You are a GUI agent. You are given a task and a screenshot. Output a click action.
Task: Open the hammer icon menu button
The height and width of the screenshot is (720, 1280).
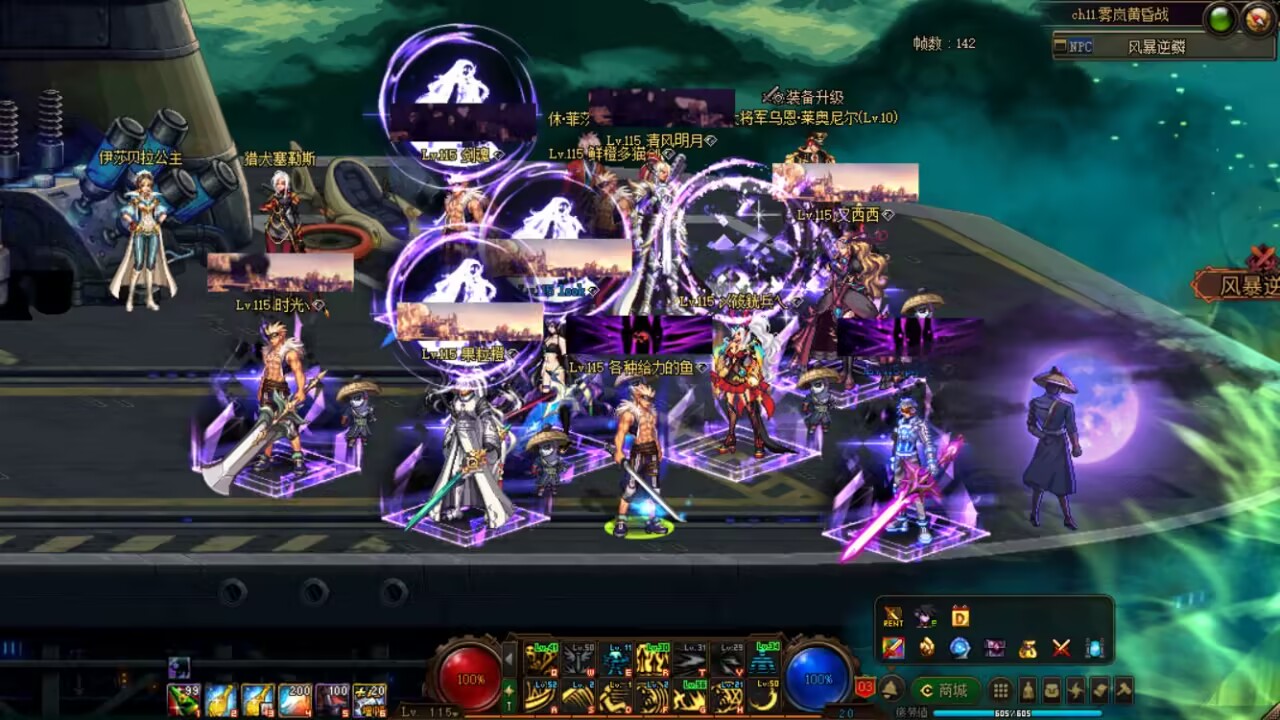(1123, 690)
